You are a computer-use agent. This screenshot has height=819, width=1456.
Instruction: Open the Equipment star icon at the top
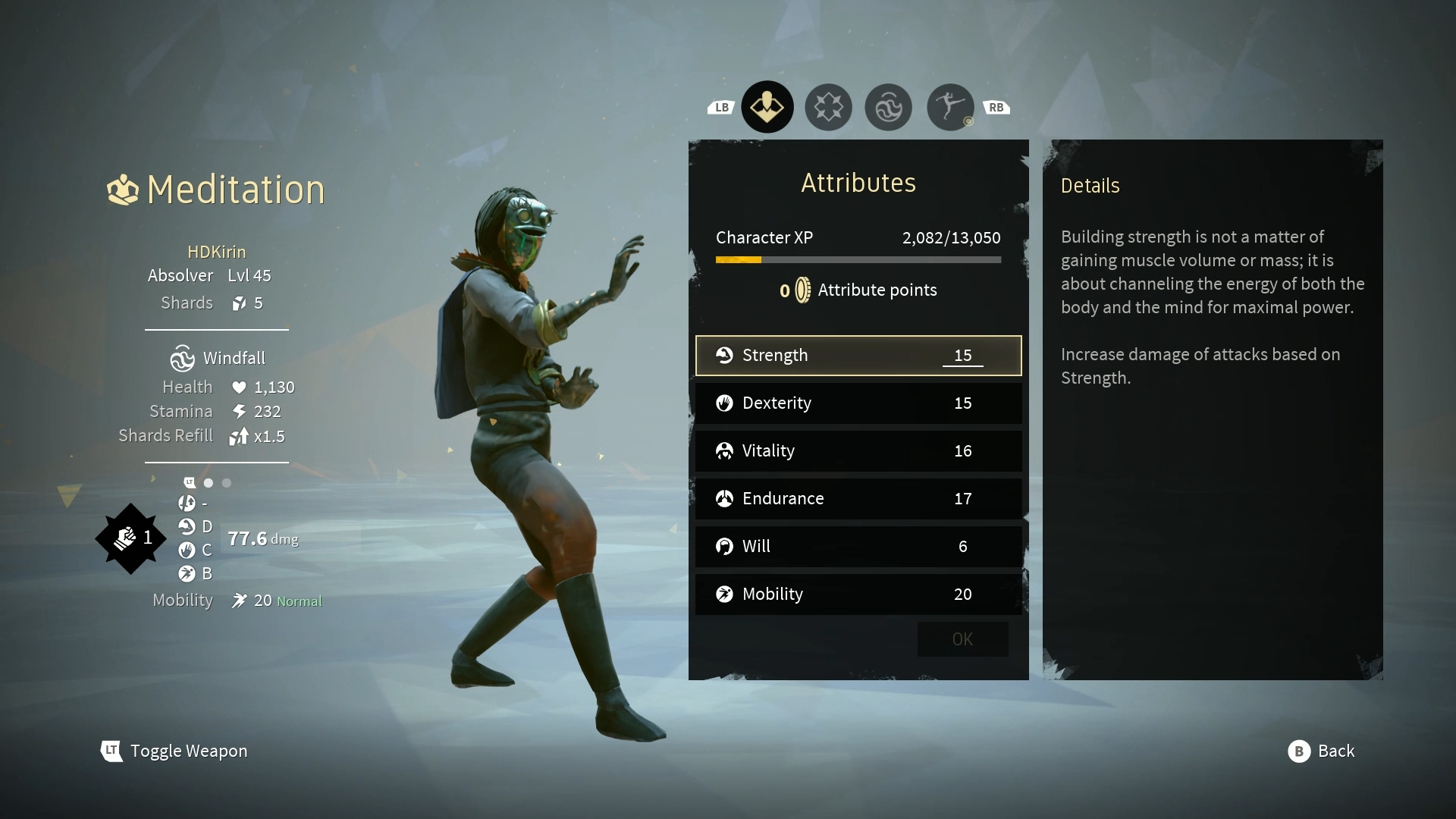pos(827,107)
